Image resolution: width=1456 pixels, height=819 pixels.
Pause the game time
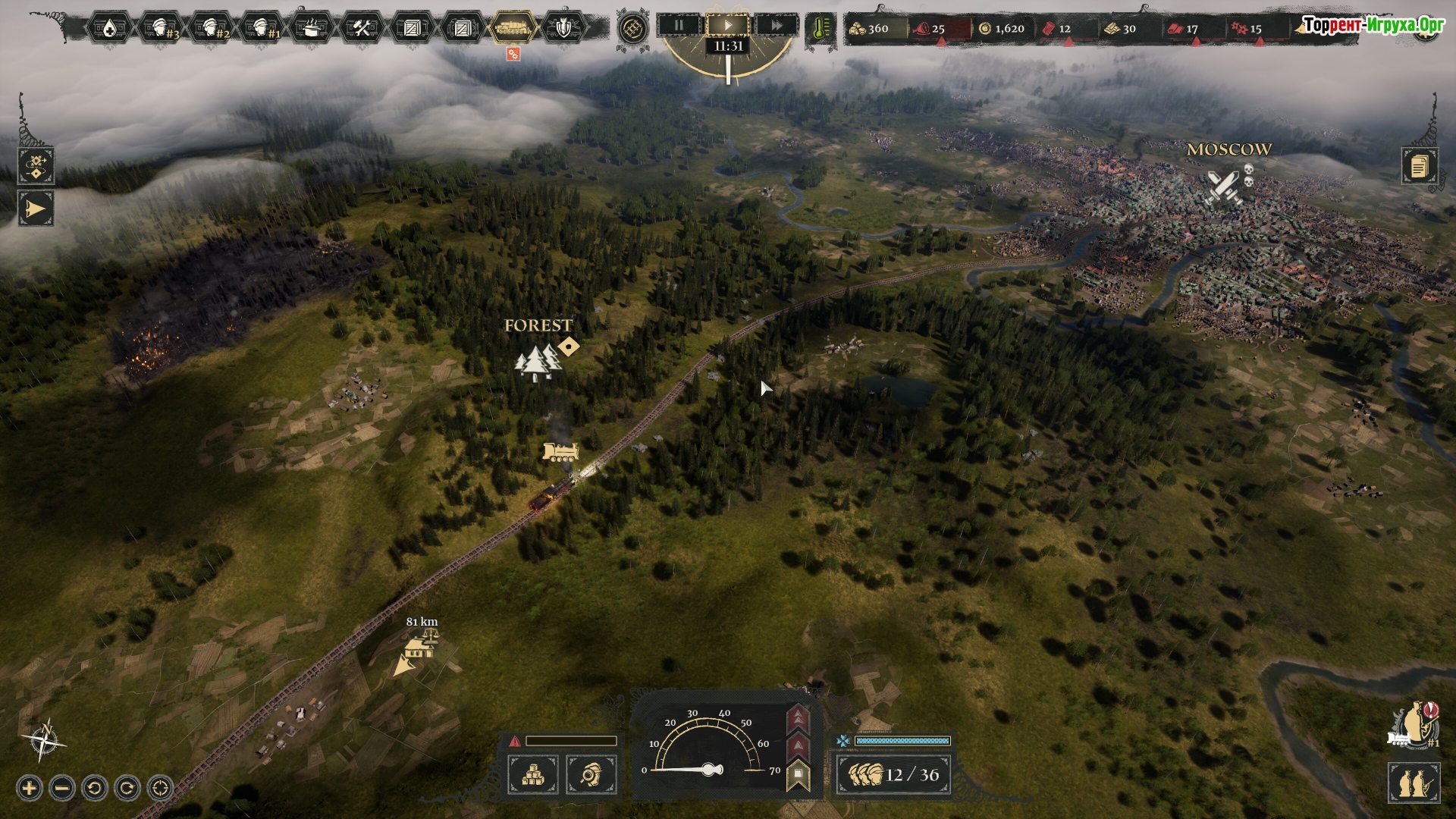pos(679,25)
